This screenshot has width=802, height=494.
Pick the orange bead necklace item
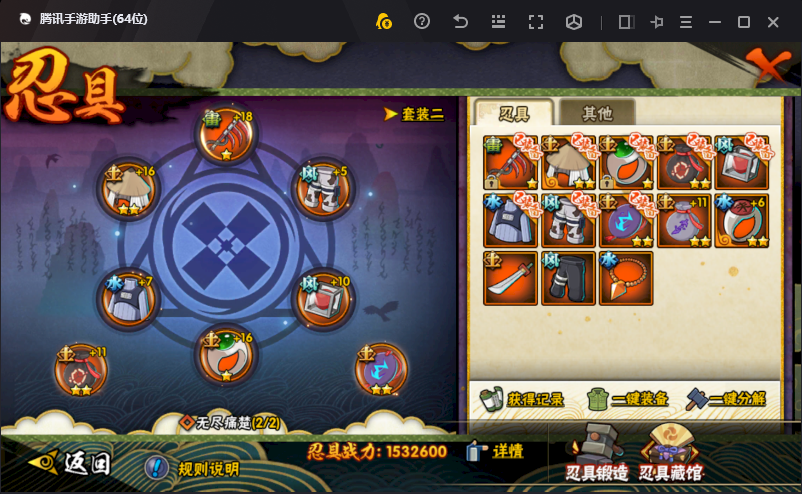[x=626, y=278]
